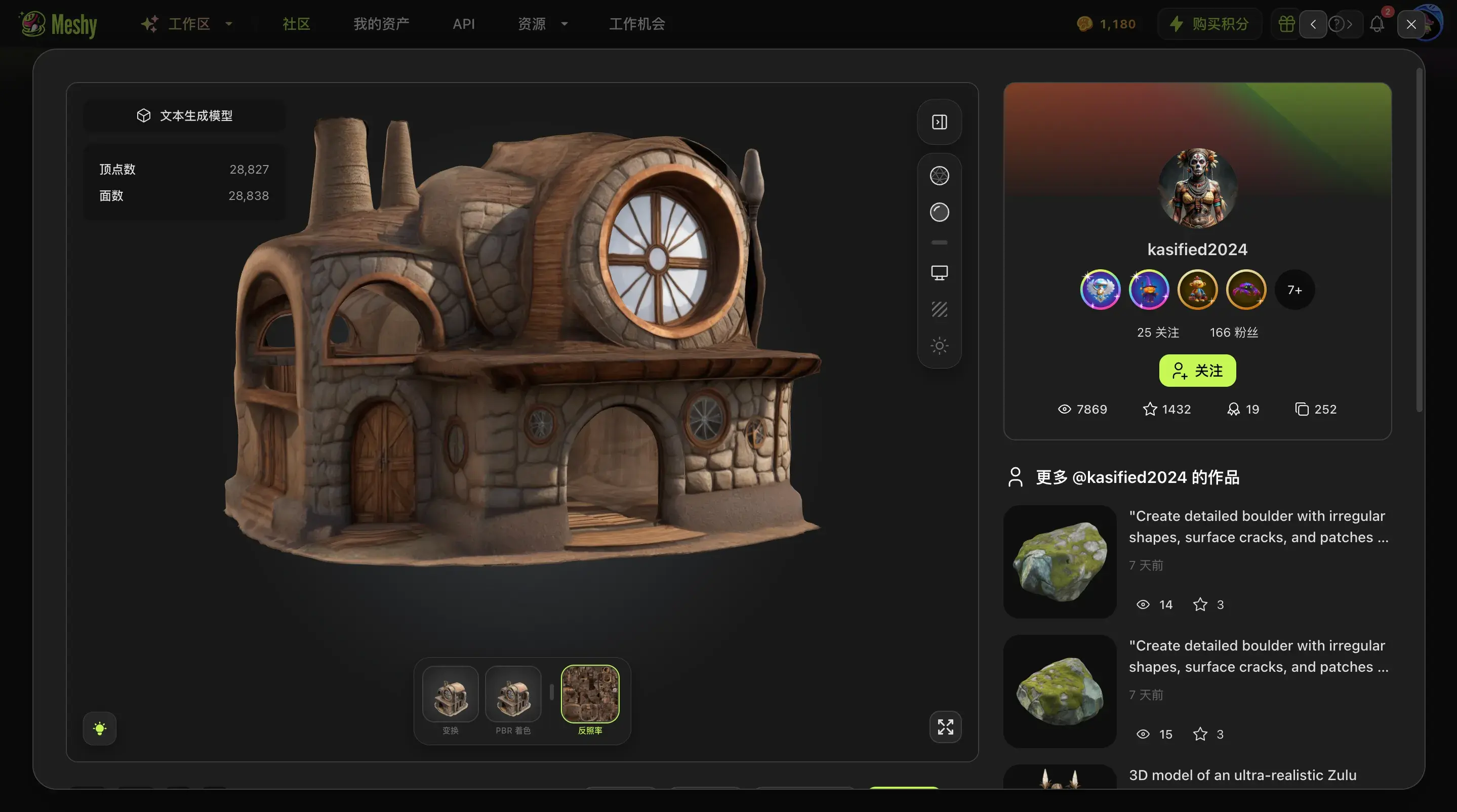
Task: Toggle the transparent background hatched icon
Action: click(939, 309)
